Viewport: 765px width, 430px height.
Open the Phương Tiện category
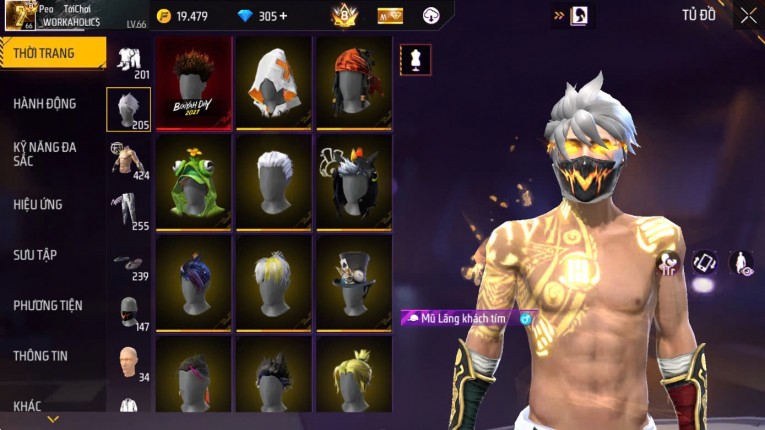point(47,305)
